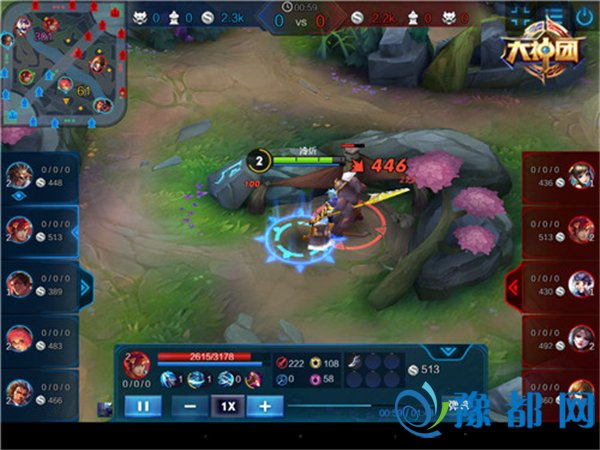Click the 1X playback speed indicator
The height and width of the screenshot is (450, 600).
[228, 406]
